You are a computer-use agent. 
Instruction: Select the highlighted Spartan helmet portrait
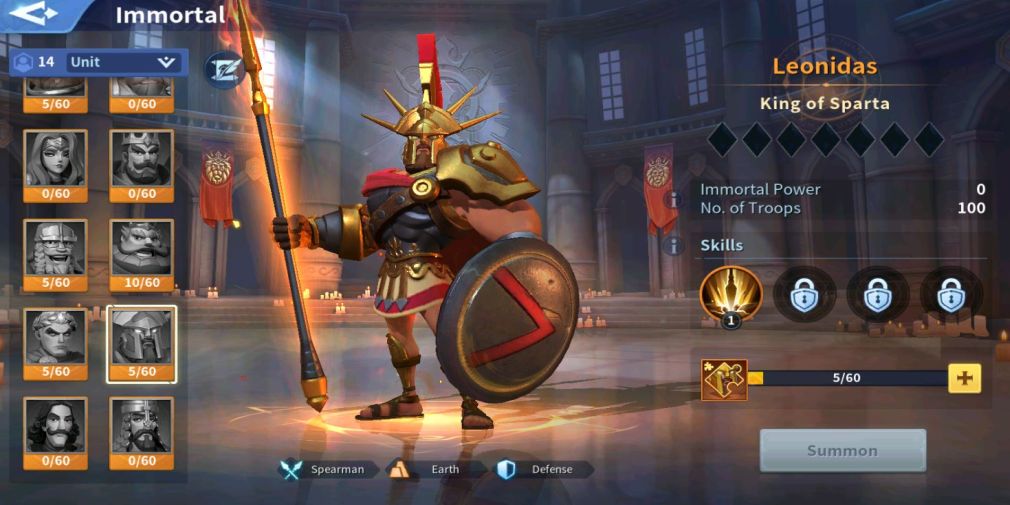click(x=141, y=340)
